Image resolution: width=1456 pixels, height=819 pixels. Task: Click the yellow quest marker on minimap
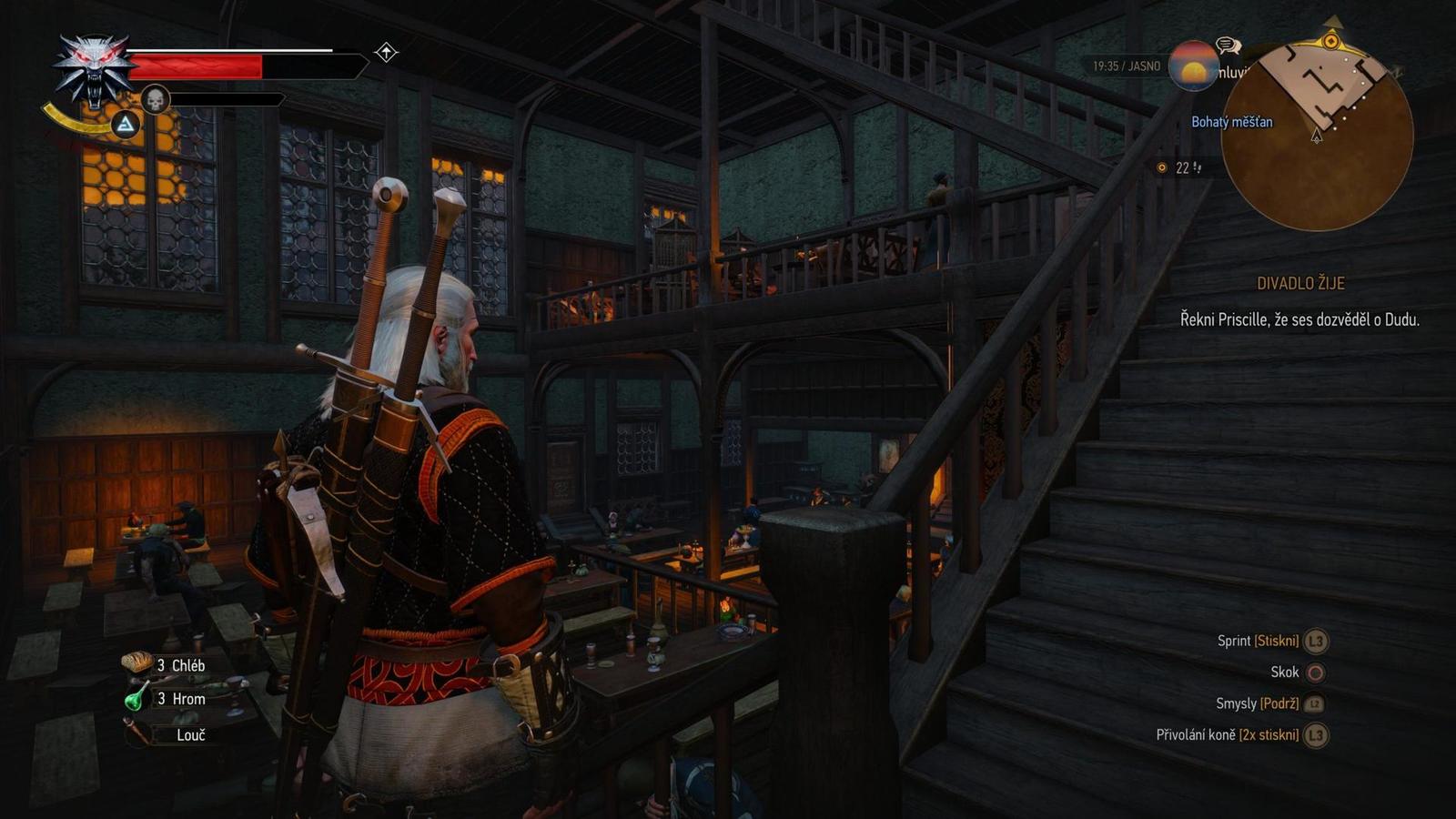tap(1331, 41)
